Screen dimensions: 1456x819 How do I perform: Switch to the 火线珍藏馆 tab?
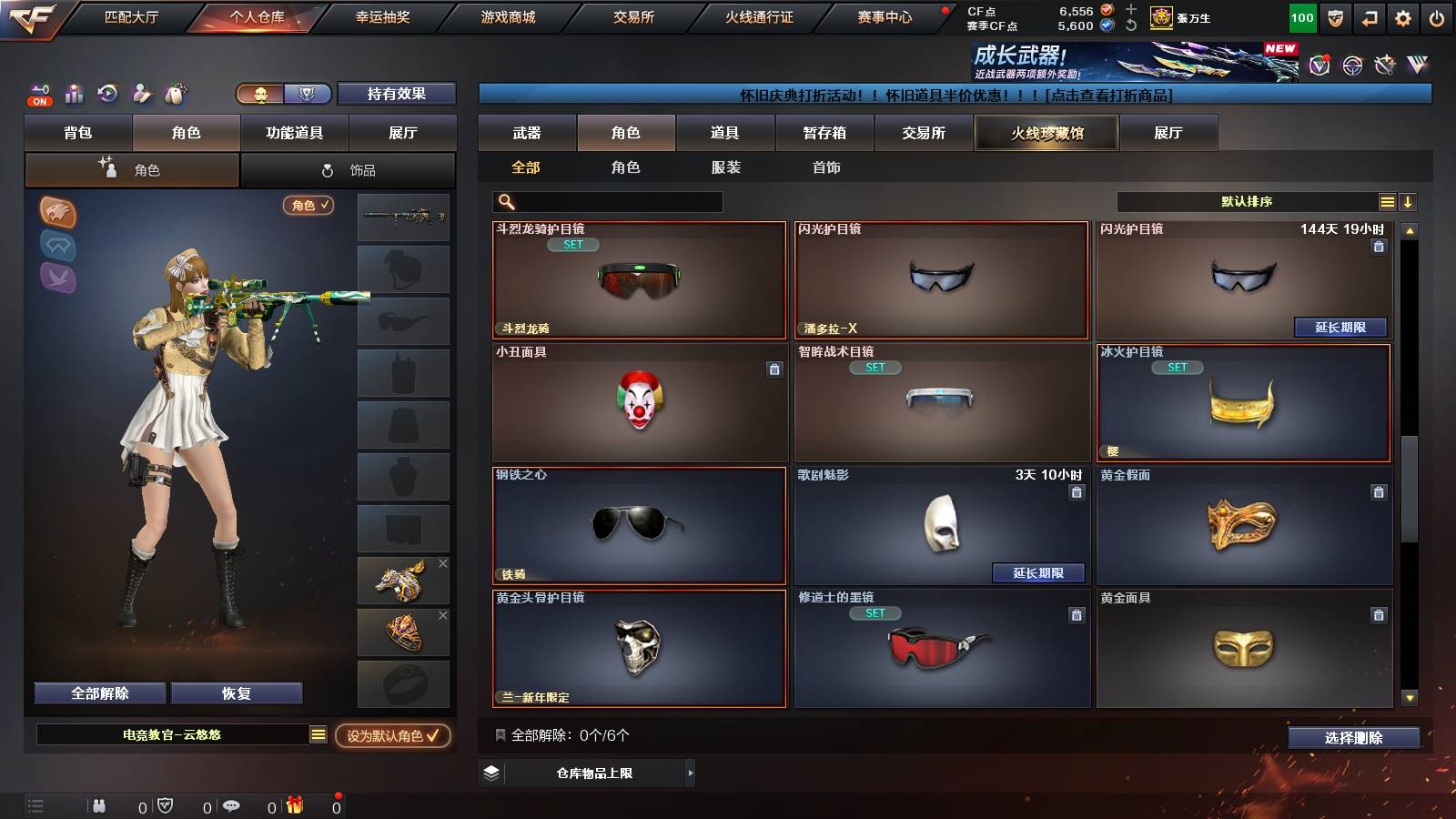[x=1046, y=133]
